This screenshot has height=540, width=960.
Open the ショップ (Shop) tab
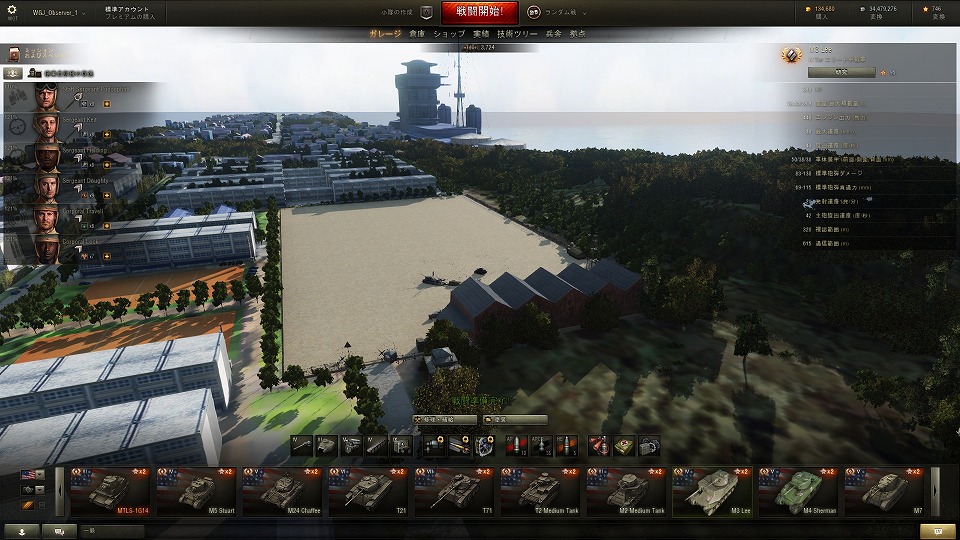[x=449, y=34]
